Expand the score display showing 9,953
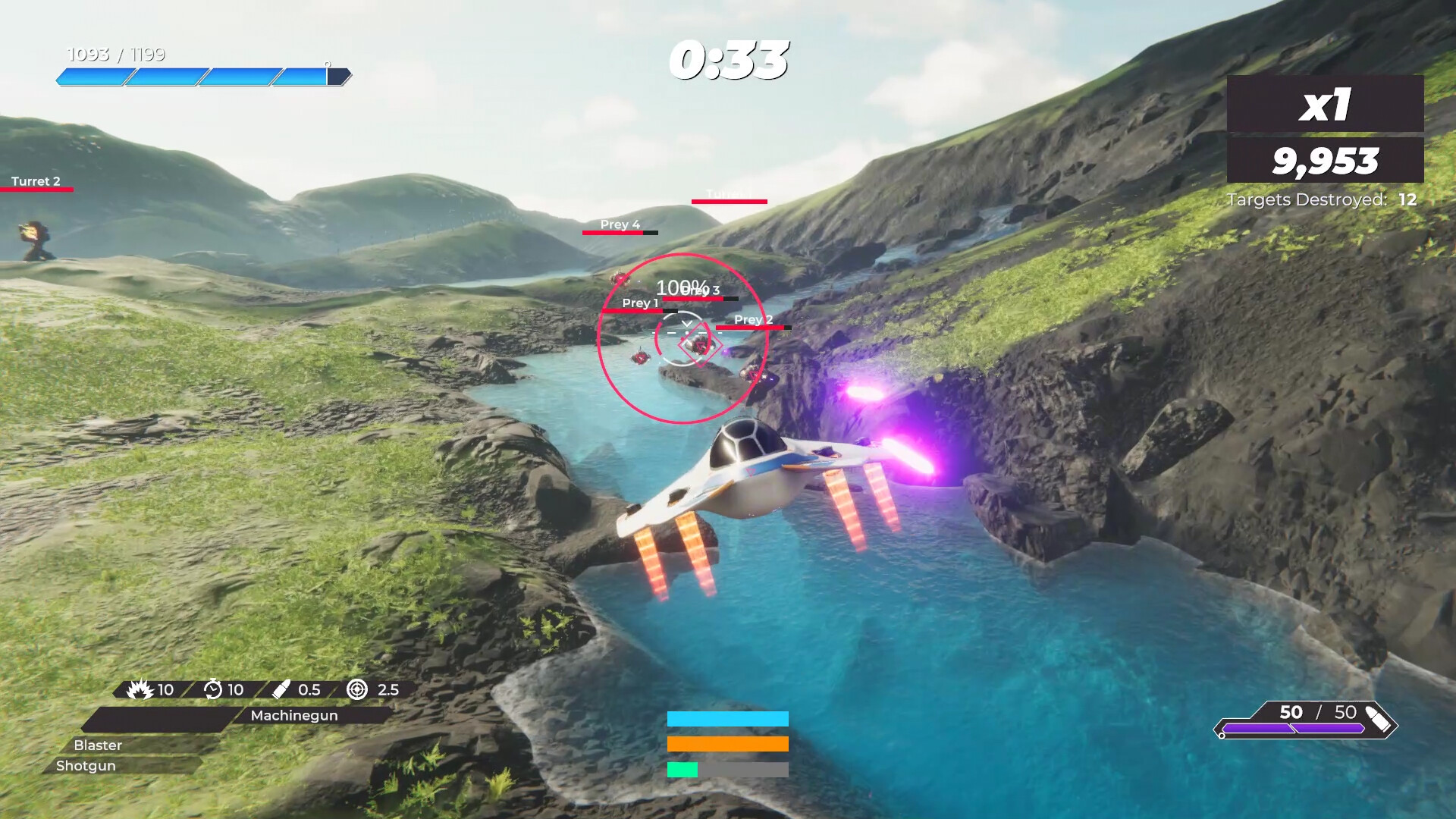This screenshot has width=1456, height=819. click(1328, 160)
